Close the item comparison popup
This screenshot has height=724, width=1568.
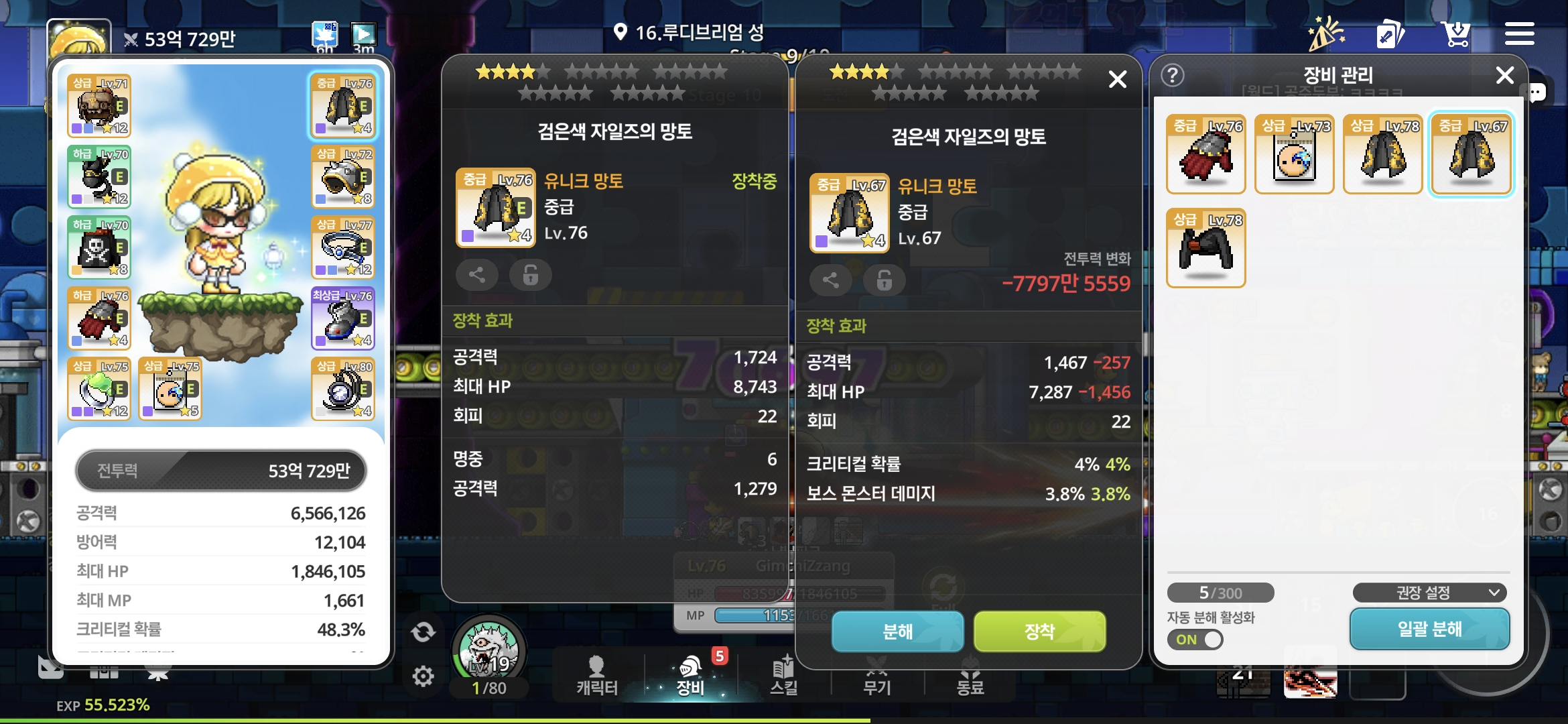(x=1117, y=80)
